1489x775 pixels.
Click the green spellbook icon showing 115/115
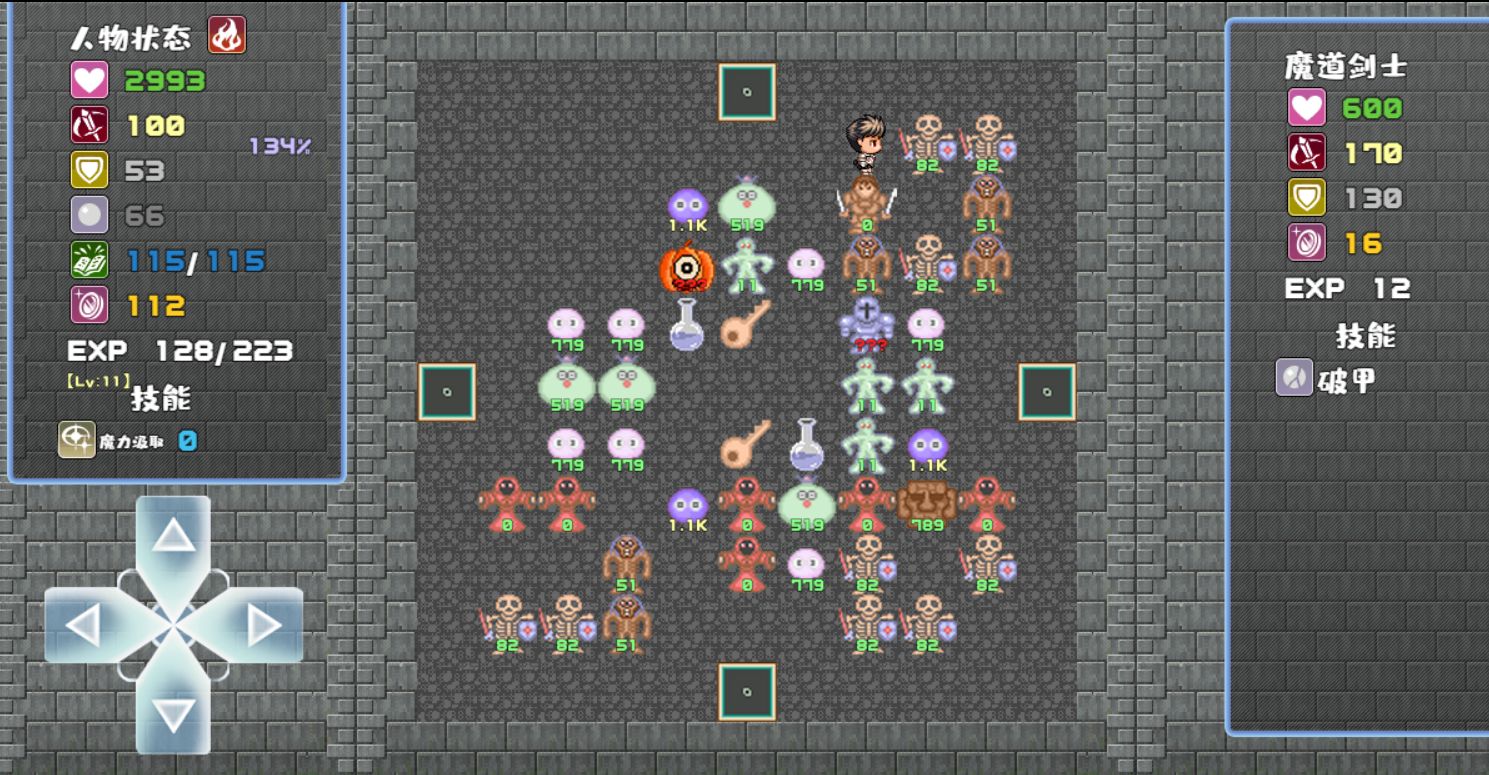click(91, 258)
